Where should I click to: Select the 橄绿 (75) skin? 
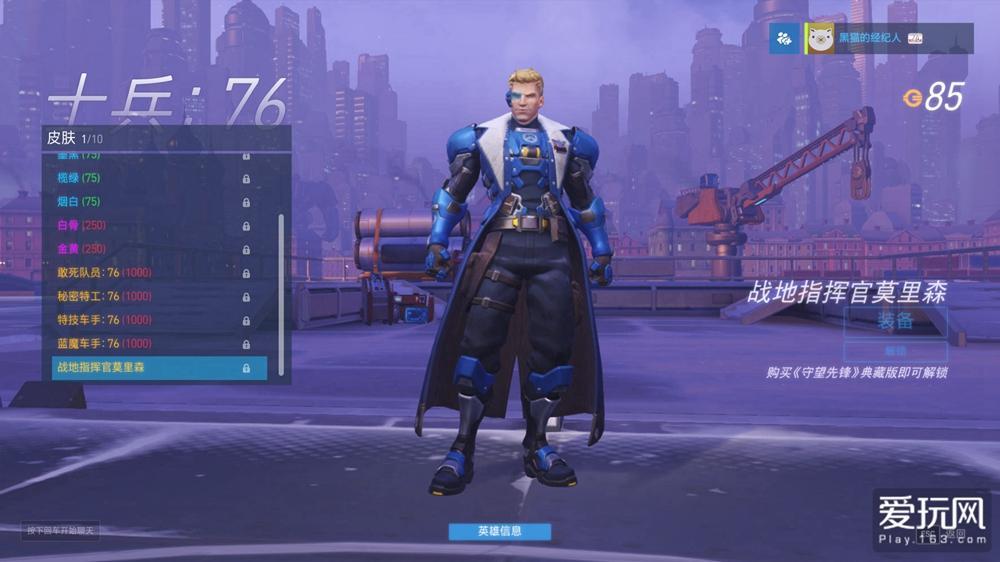150,178
